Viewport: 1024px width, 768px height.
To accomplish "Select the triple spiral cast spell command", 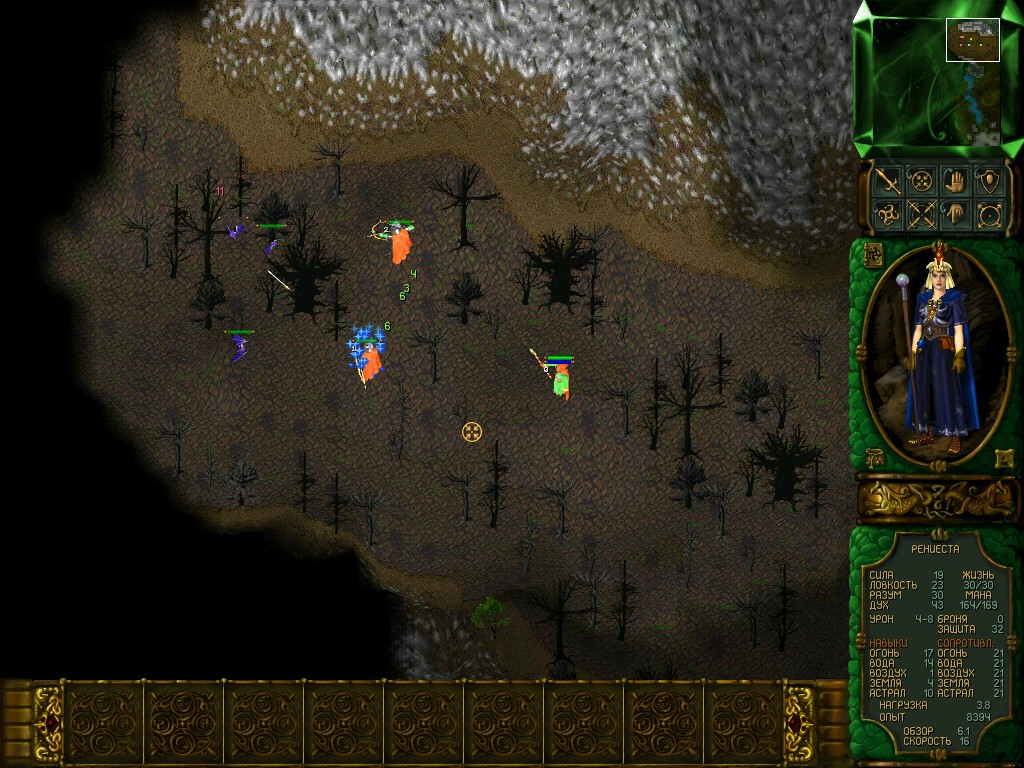I will pyautogui.click(x=886, y=215).
